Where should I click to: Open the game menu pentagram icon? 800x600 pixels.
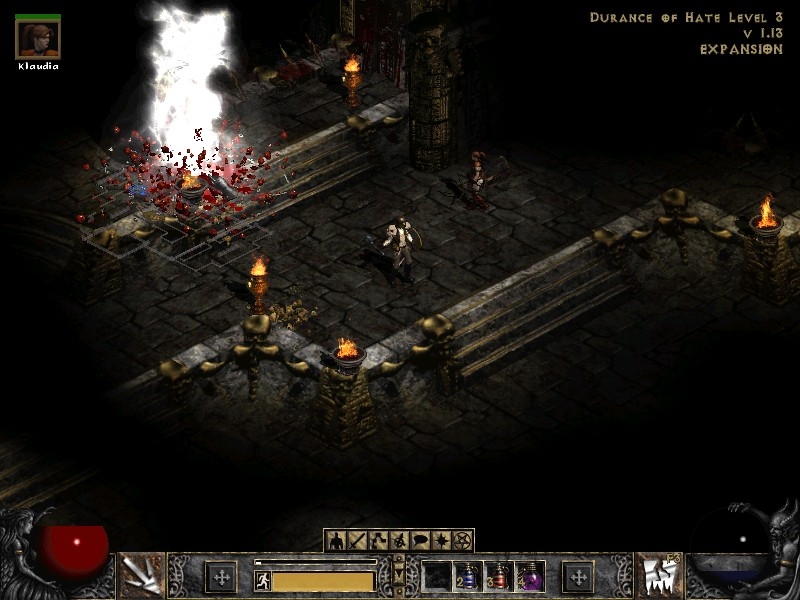pos(462,541)
